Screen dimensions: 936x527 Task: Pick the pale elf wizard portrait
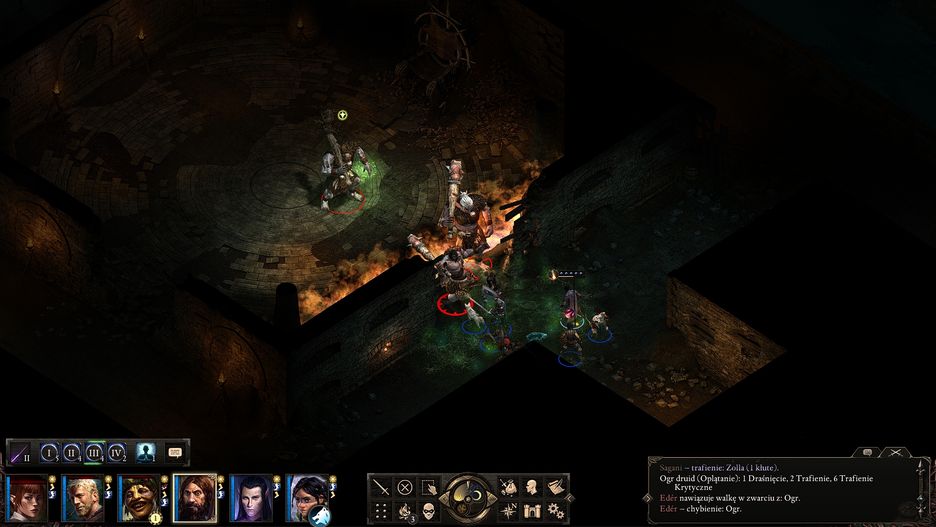250,497
